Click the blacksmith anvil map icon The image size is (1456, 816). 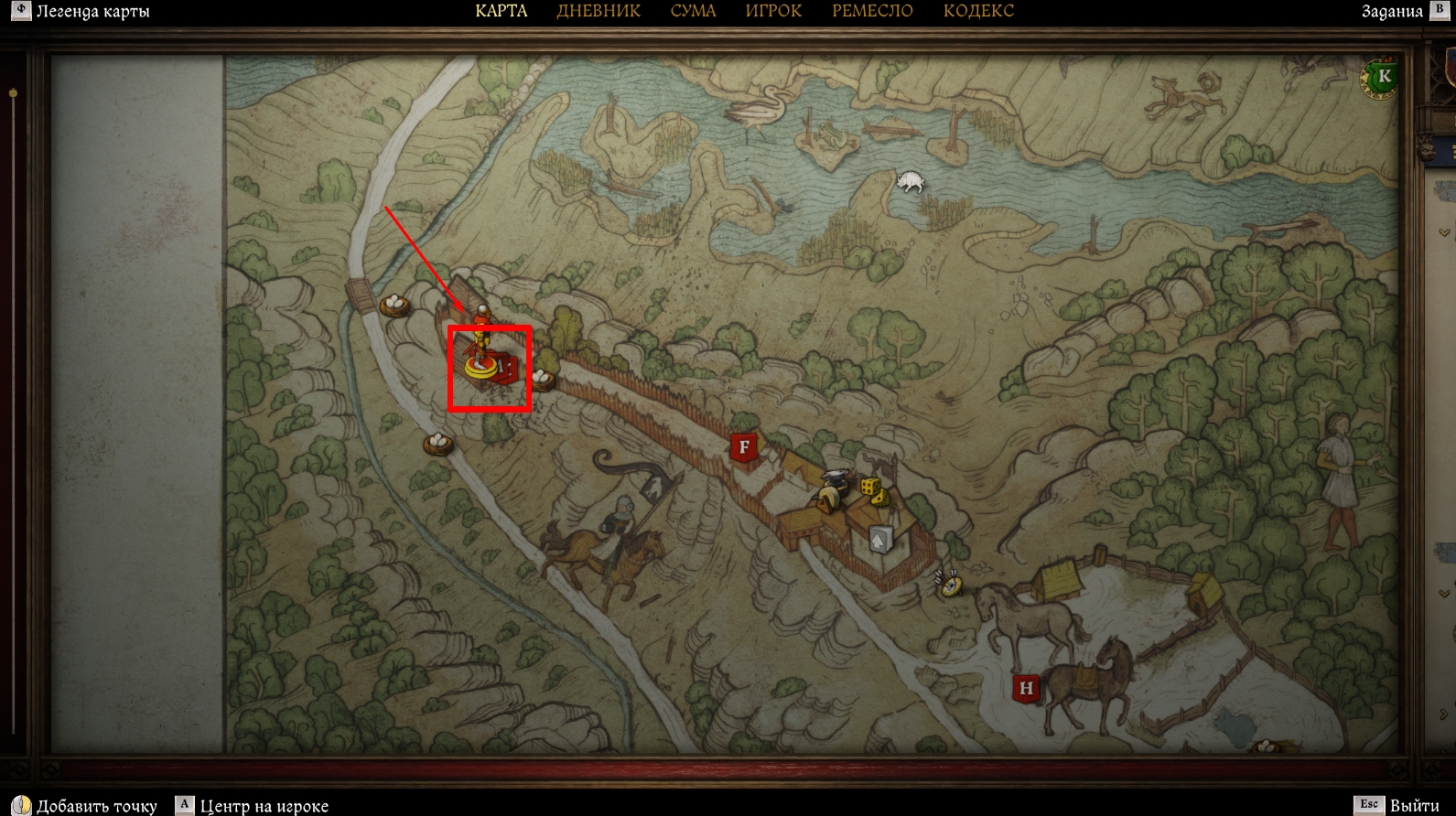[x=836, y=479]
